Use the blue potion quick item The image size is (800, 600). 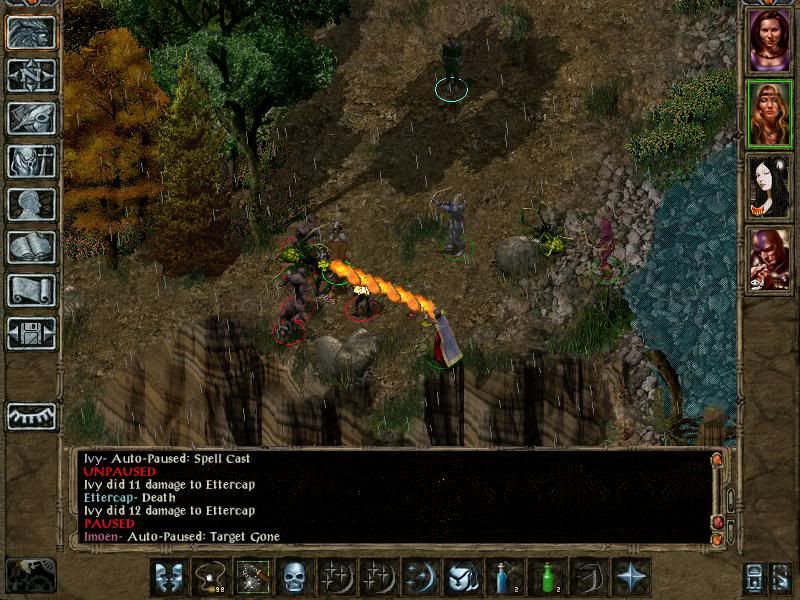click(x=503, y=577)
